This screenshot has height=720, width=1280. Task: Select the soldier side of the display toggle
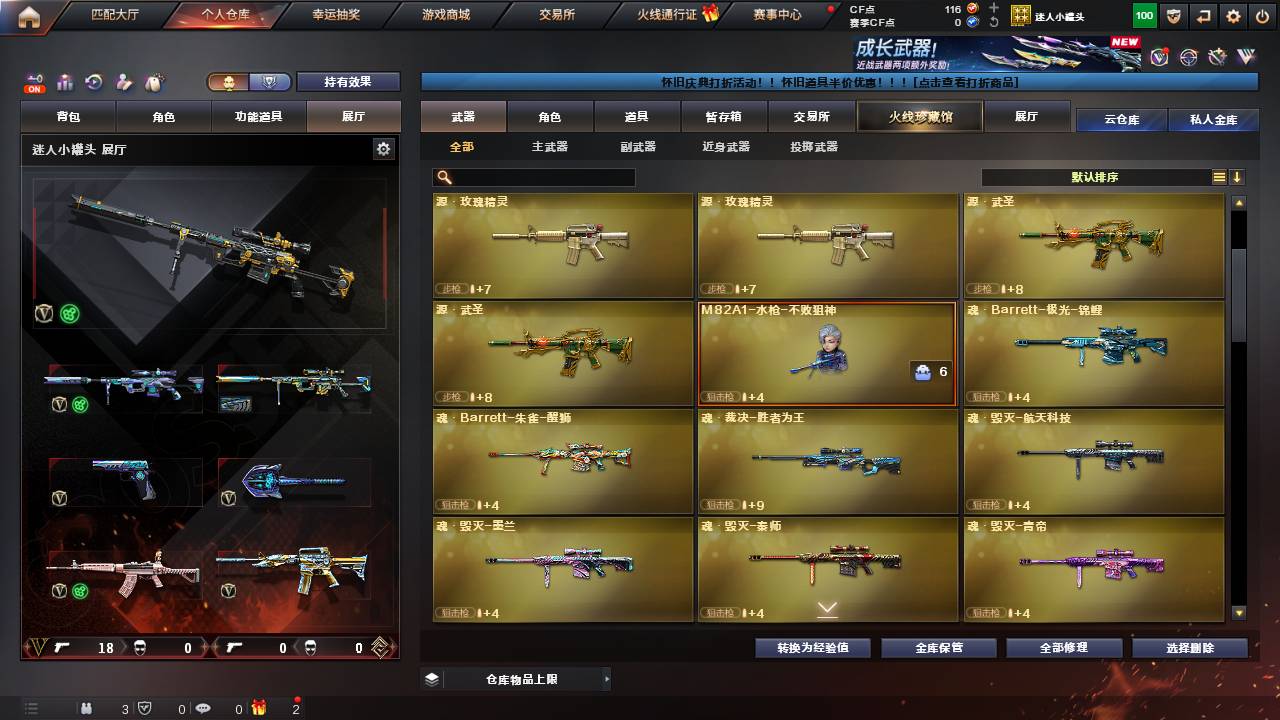coord(228,80)
